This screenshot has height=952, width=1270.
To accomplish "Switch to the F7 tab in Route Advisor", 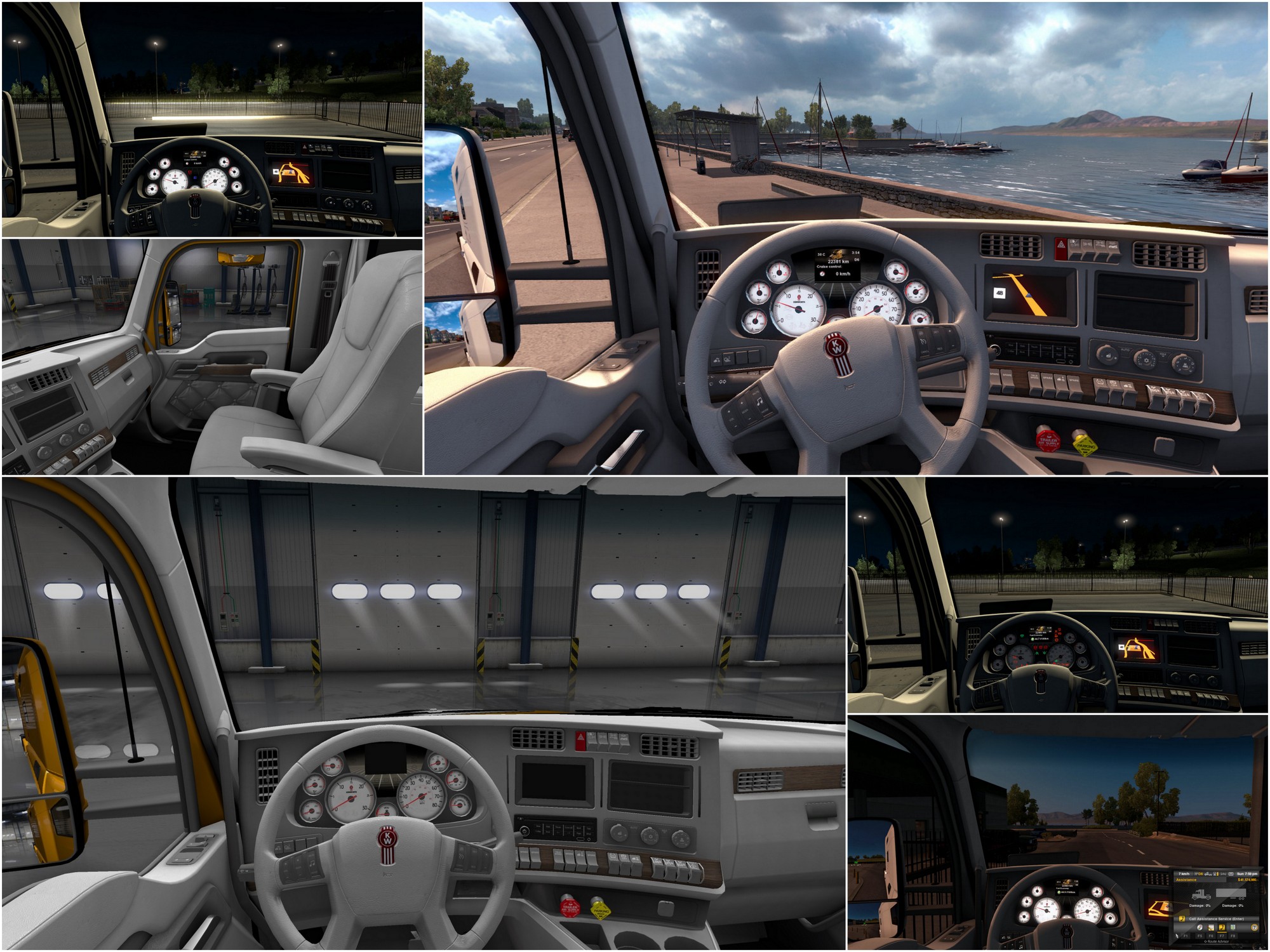I will tap(1222, 936).
